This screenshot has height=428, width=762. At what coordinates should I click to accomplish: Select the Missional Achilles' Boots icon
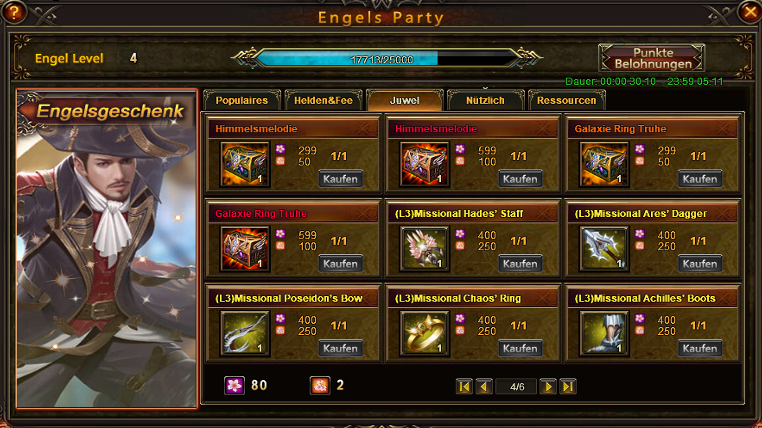tap(604, 333)
